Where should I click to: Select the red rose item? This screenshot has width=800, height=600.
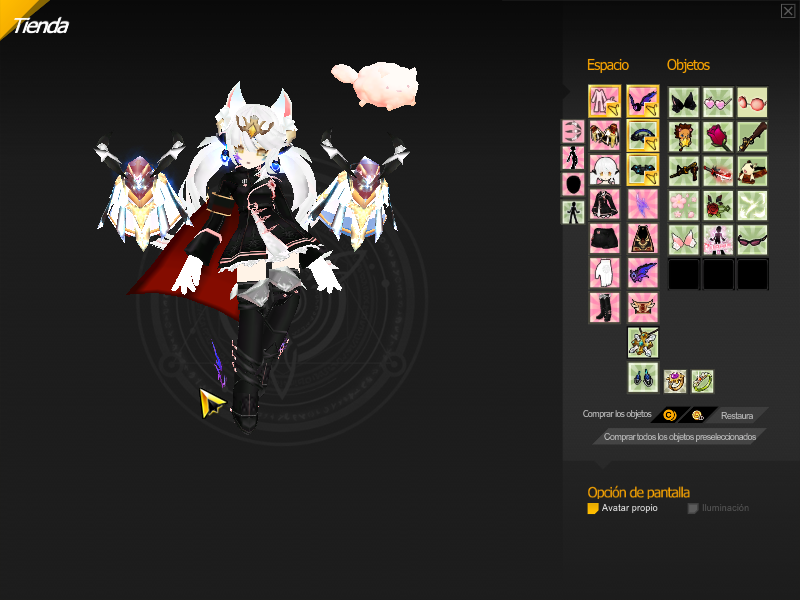[x=718, y=136]
